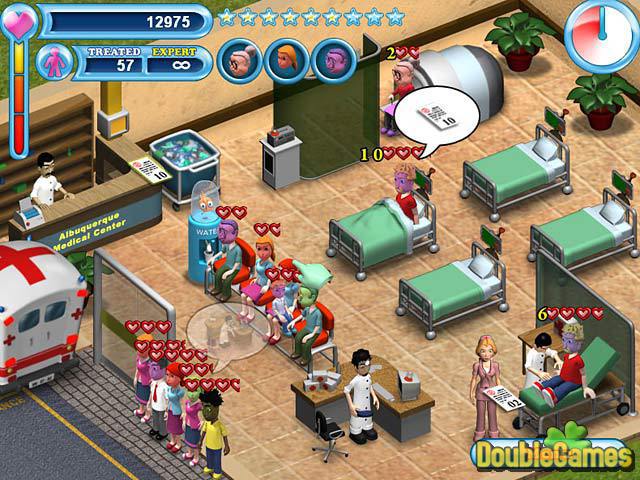Select the purple-headed patient portrait
Image resolution: width=640 pixels, height=480 pixels.
pyautogui.click(x=334, y=61)
